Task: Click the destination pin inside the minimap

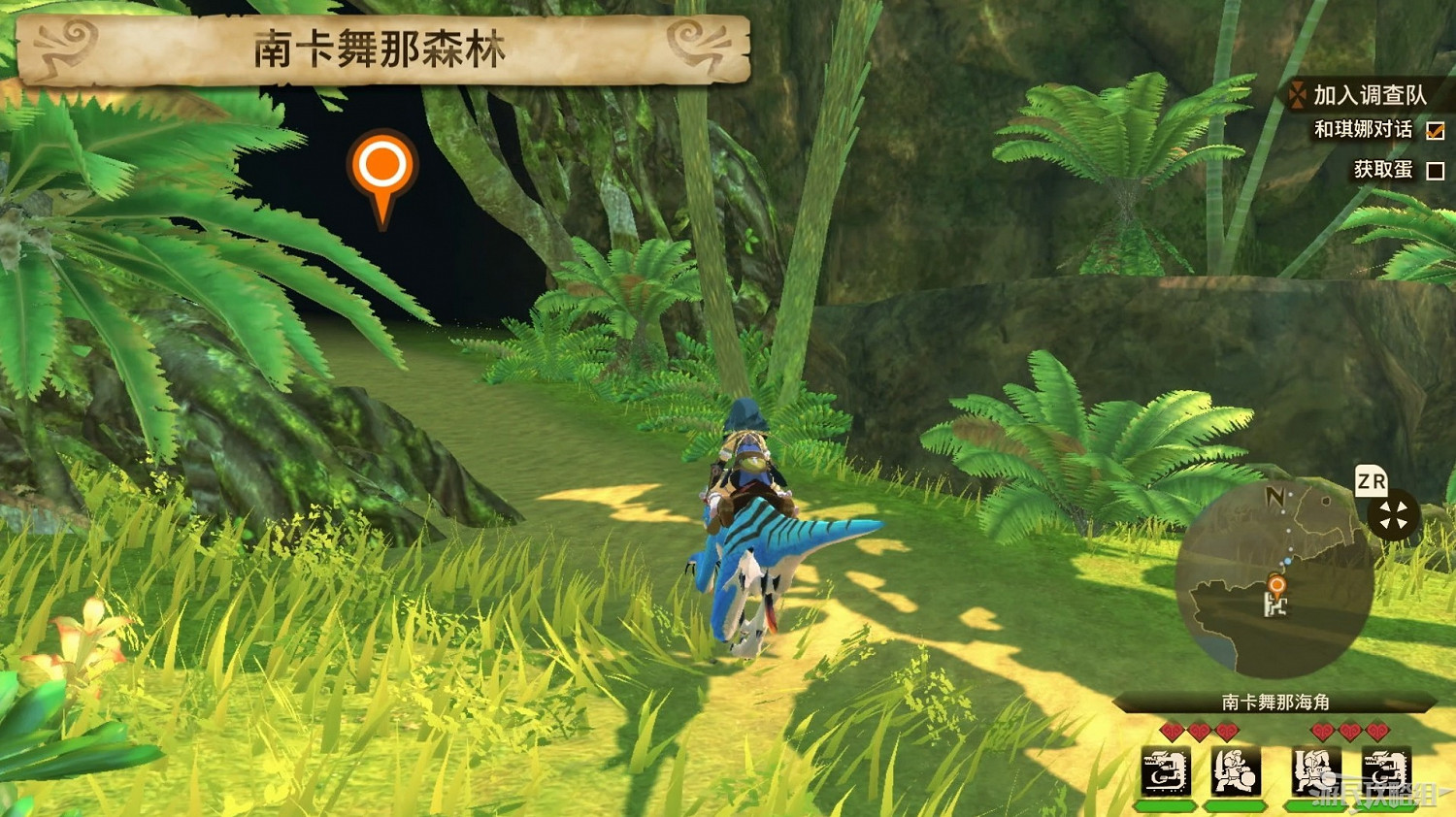Action: 1276,584
